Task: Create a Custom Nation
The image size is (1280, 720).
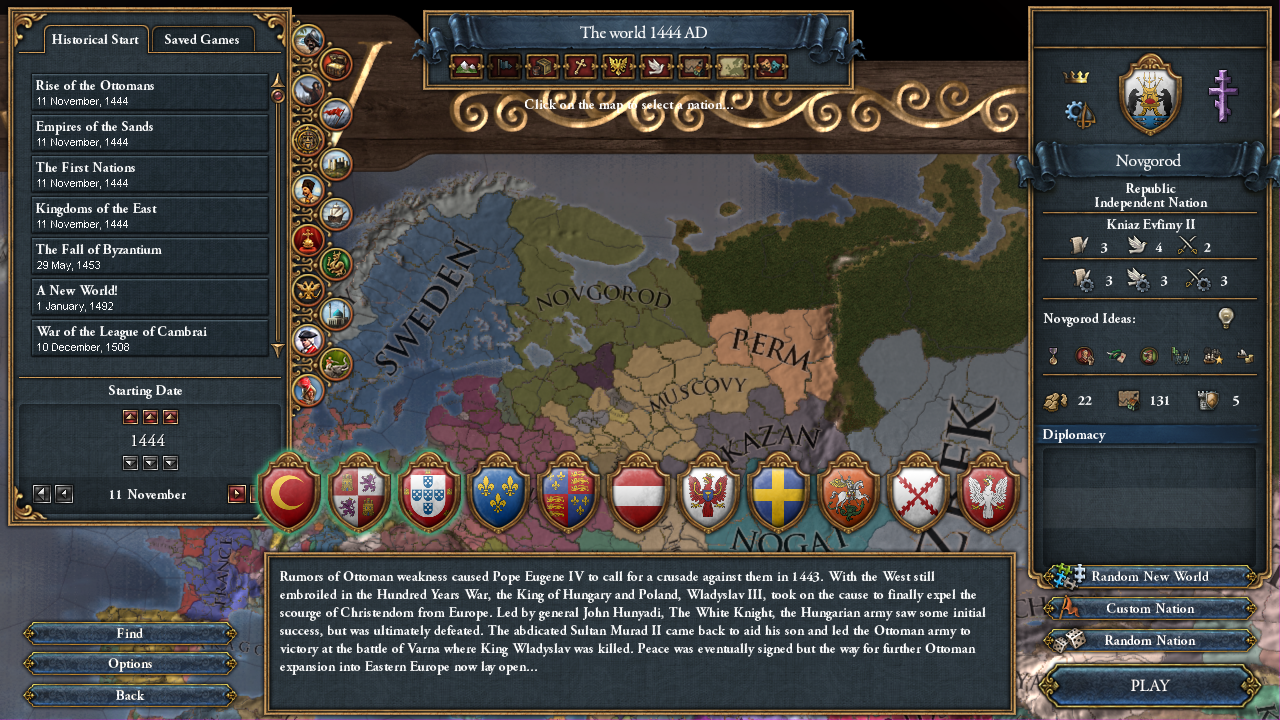Action: [1150, 609]
